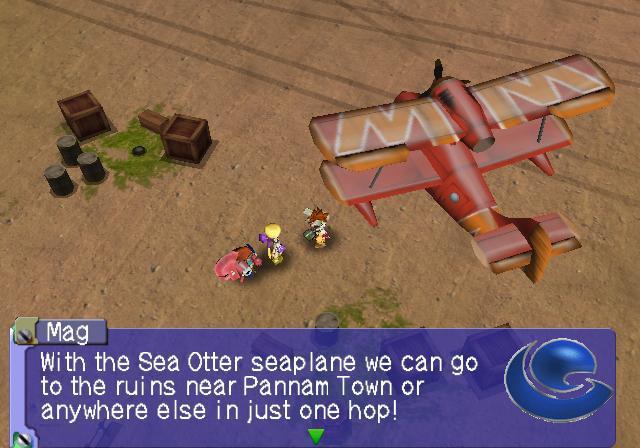The height and width of the screenshot is (448, 640).
Task: Advance dialogue with the green arrow
Action: tap(316, 435)
